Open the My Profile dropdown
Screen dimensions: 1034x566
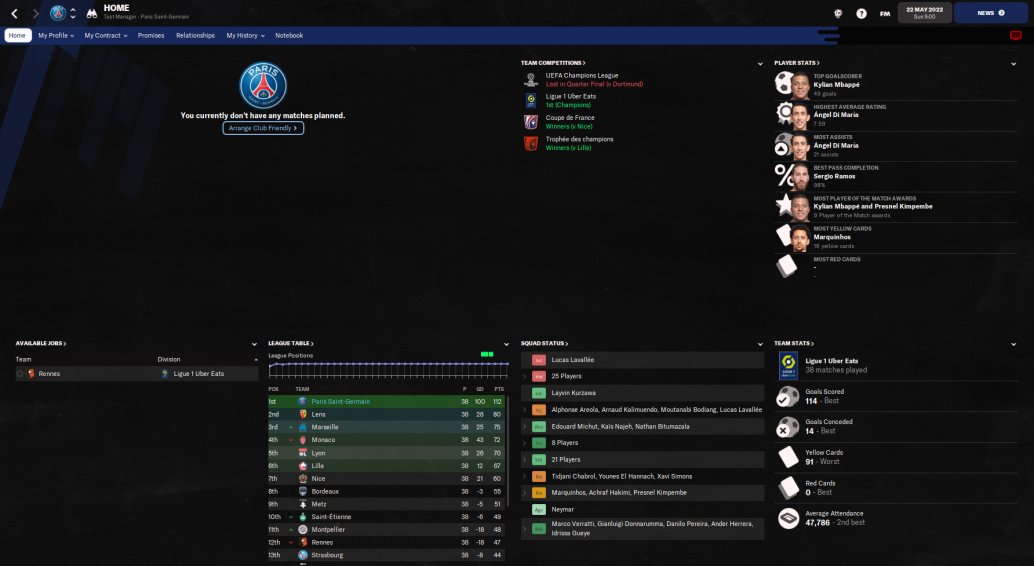55,35
